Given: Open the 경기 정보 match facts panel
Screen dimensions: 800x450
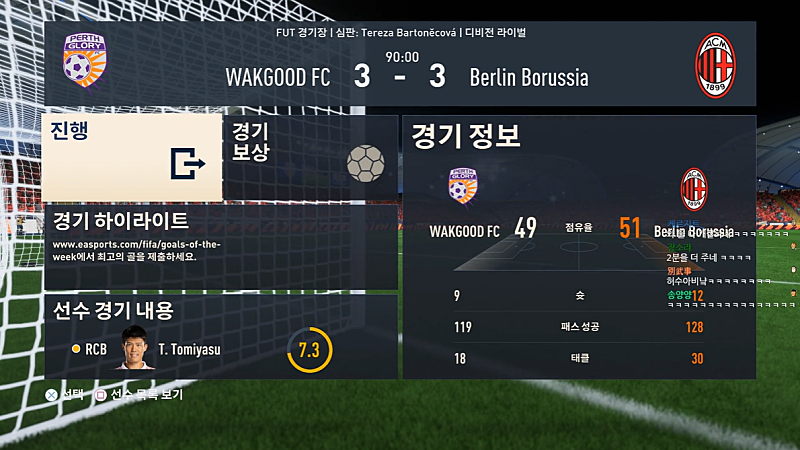Looking at the screenshot, I should tap(578, 247).
